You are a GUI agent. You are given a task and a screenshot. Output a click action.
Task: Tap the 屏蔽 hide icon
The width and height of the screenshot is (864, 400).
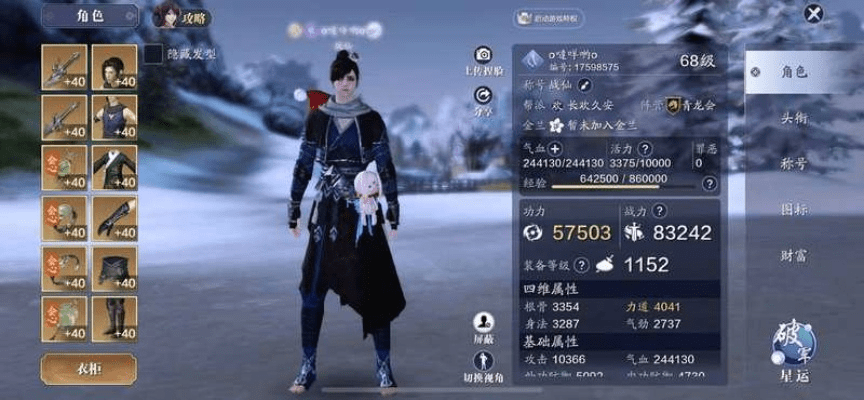tap(484, 322)
